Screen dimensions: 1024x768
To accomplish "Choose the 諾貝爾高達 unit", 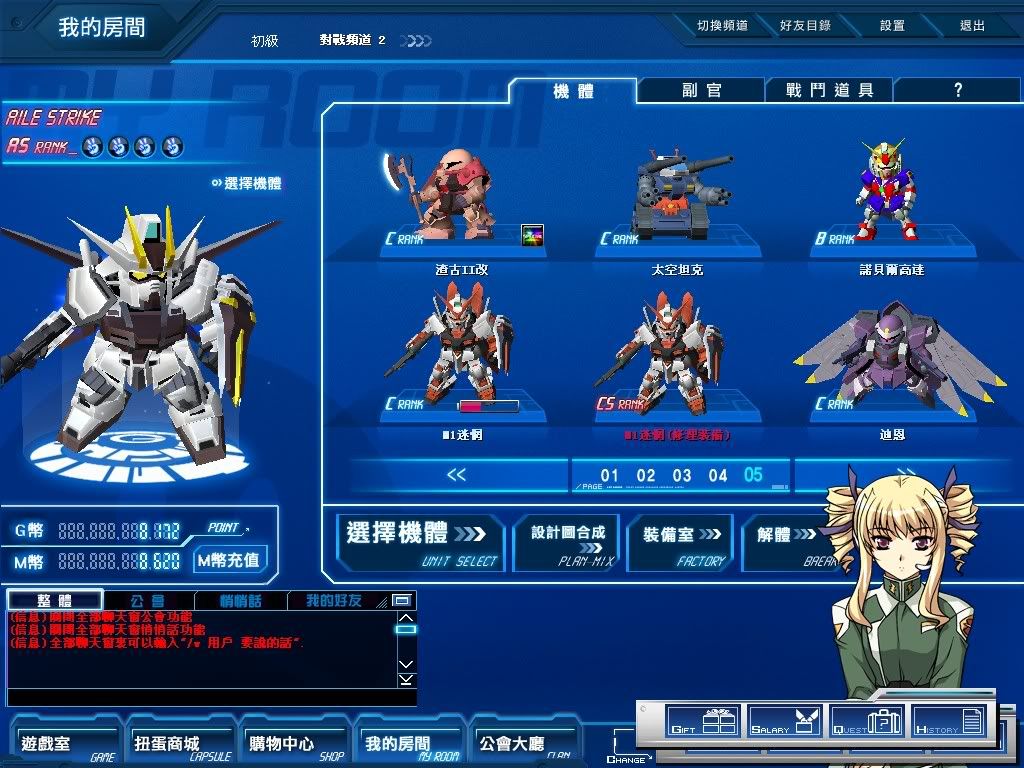I will click(x=893, y=200).
